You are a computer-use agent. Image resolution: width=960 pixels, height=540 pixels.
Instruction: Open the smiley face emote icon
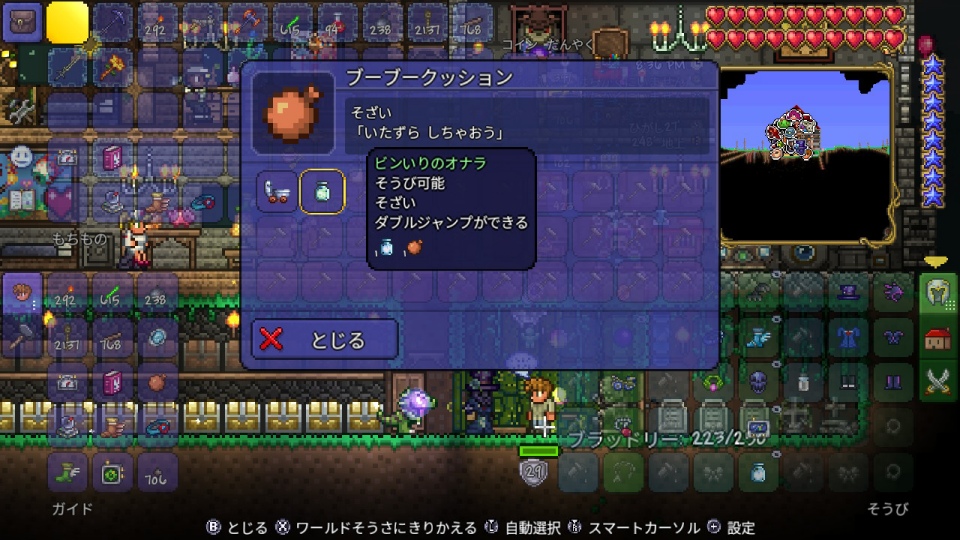click(22, 157)
